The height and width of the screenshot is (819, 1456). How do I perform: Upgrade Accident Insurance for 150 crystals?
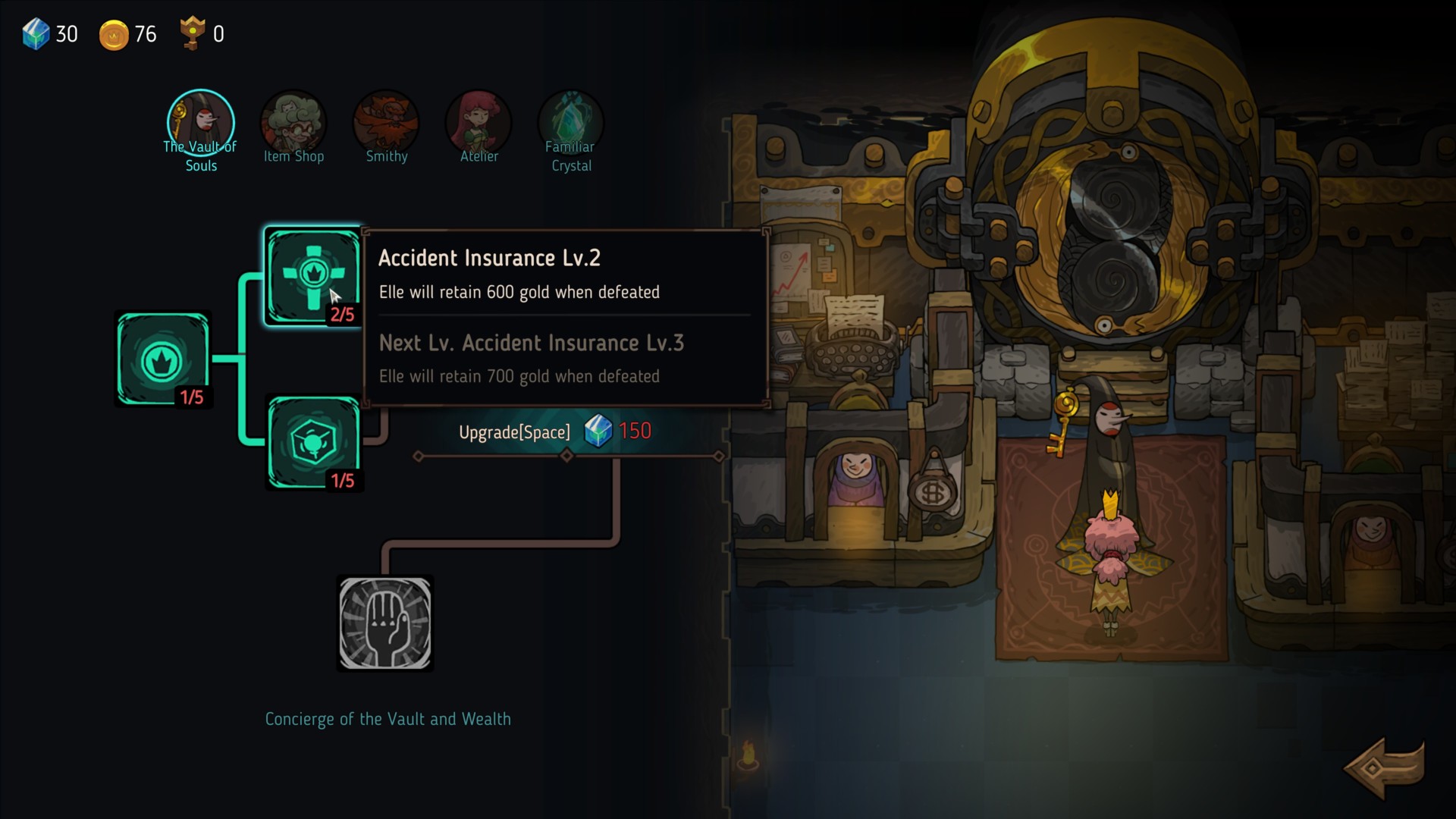click(554, 432)
